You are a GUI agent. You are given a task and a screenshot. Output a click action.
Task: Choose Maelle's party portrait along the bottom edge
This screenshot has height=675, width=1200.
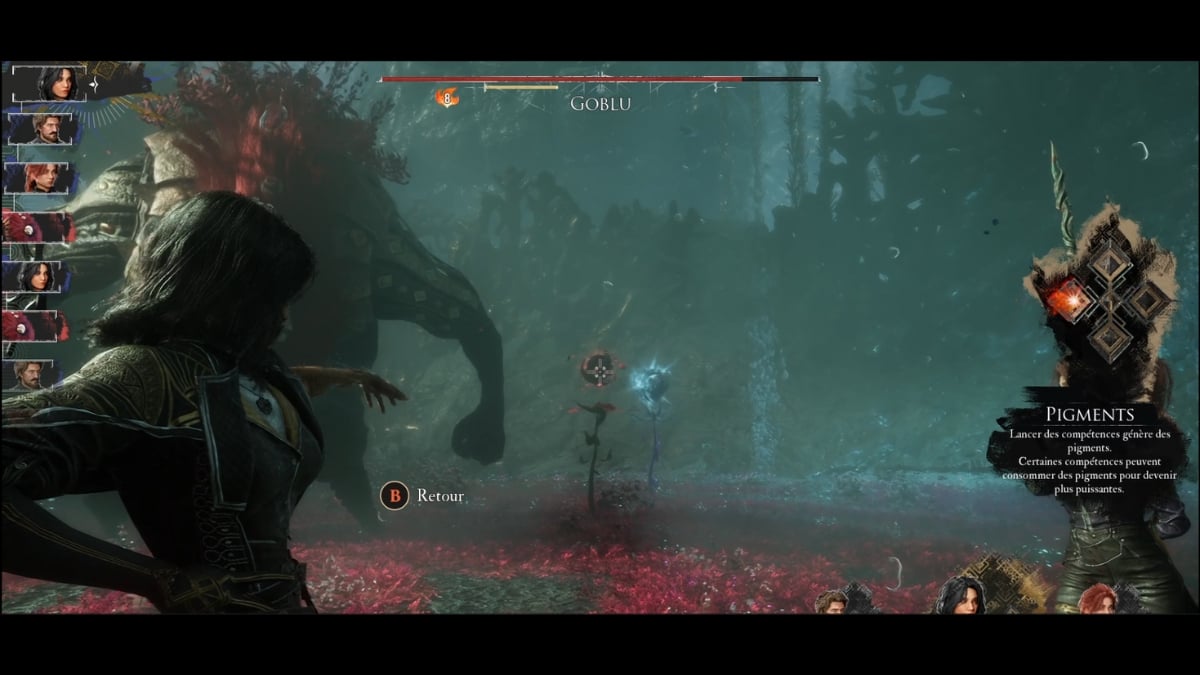click(1096, 600)
